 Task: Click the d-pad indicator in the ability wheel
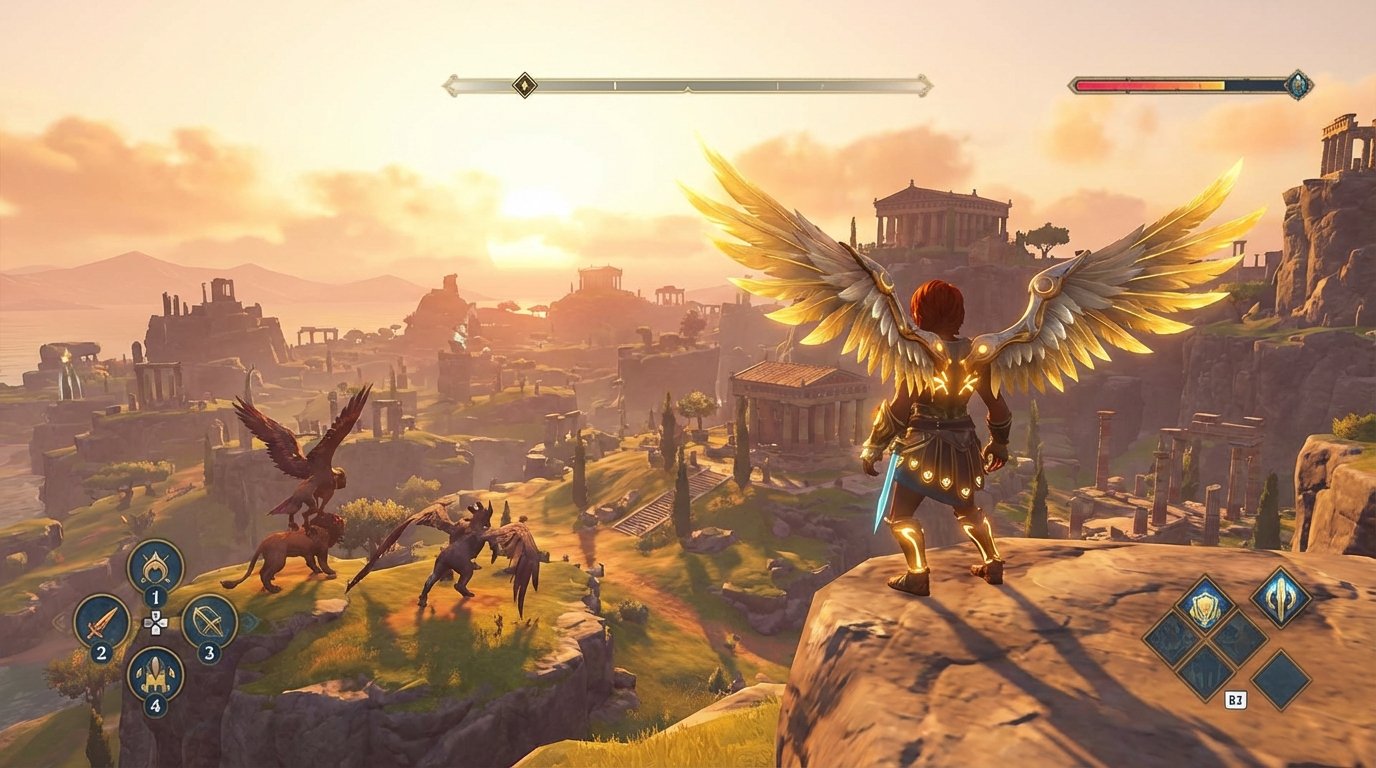[x=155, y=623]
